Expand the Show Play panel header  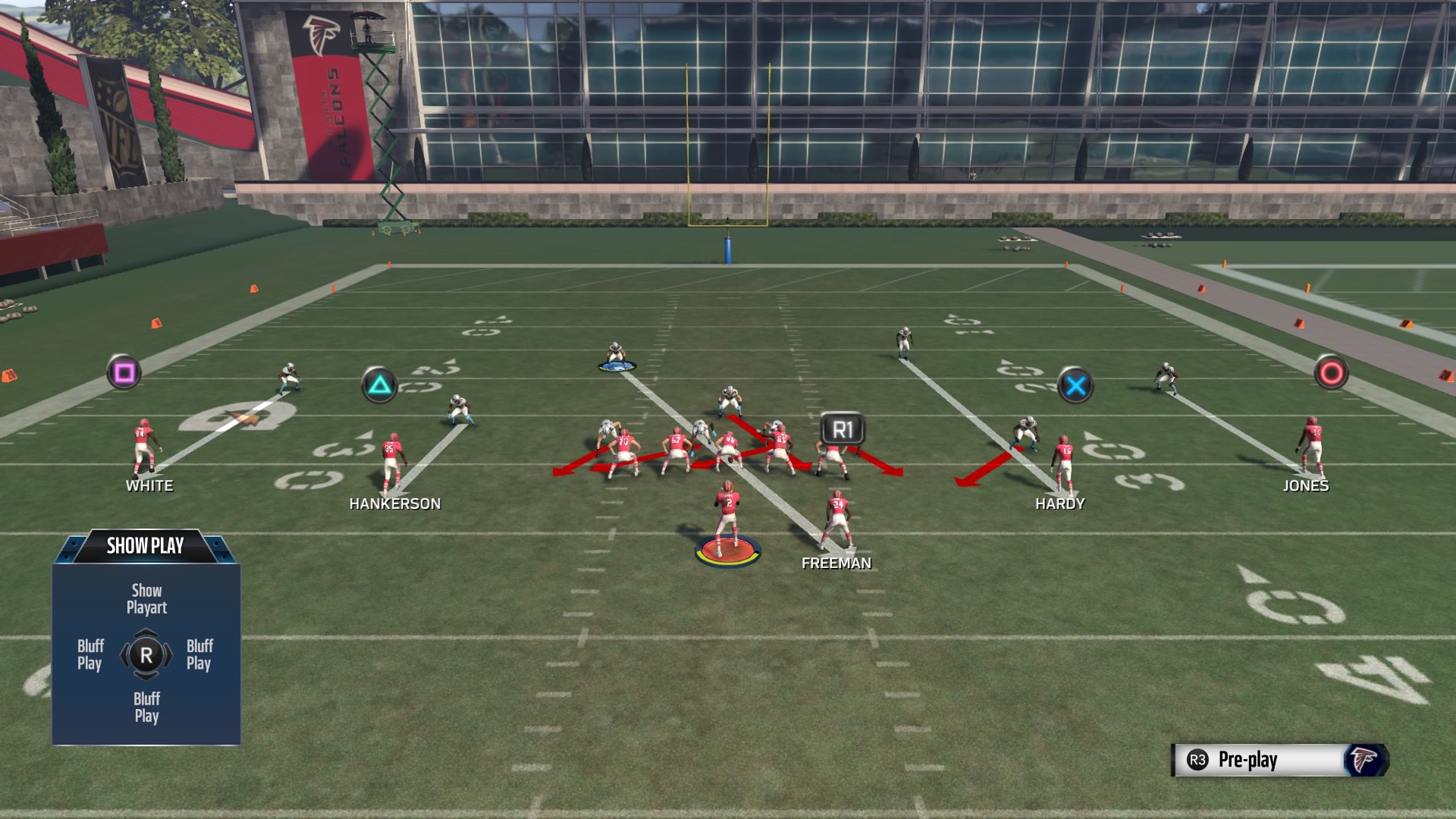[x=146, y=545]
